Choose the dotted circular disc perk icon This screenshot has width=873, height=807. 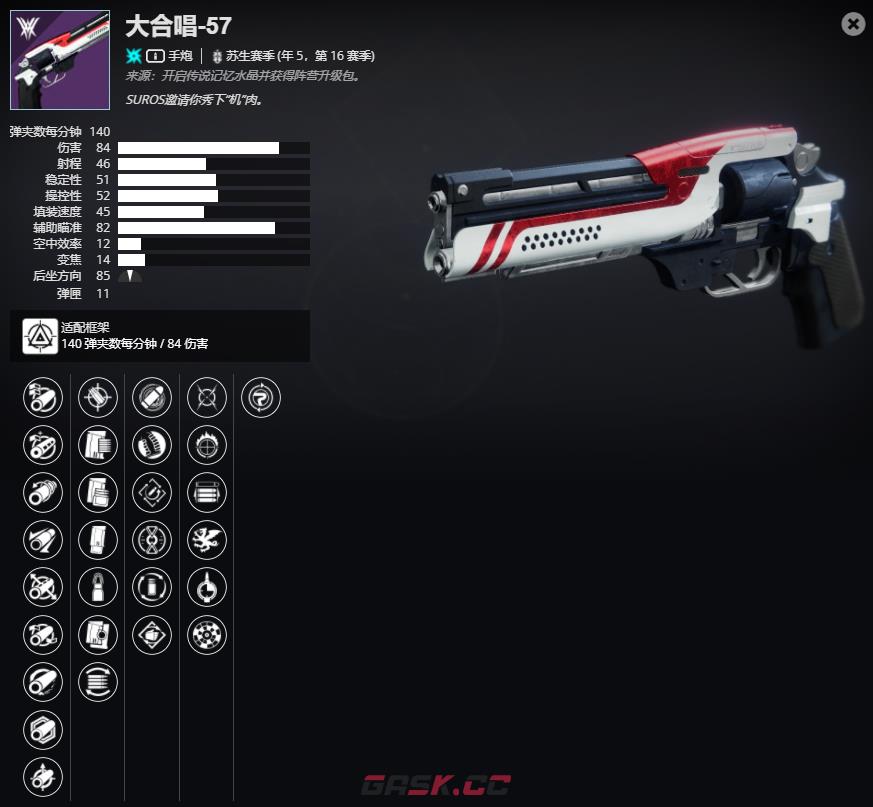(x=207, y=634)
